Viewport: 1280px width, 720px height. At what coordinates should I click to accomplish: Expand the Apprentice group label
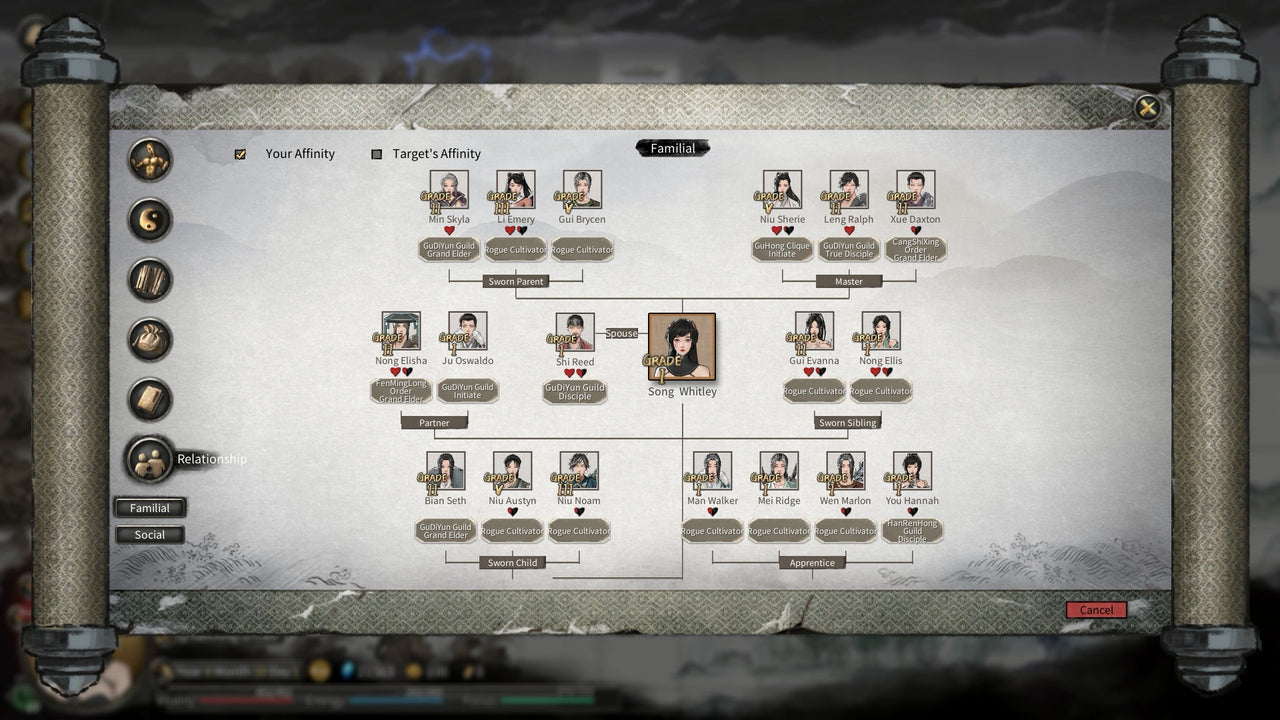pos(812,563)
